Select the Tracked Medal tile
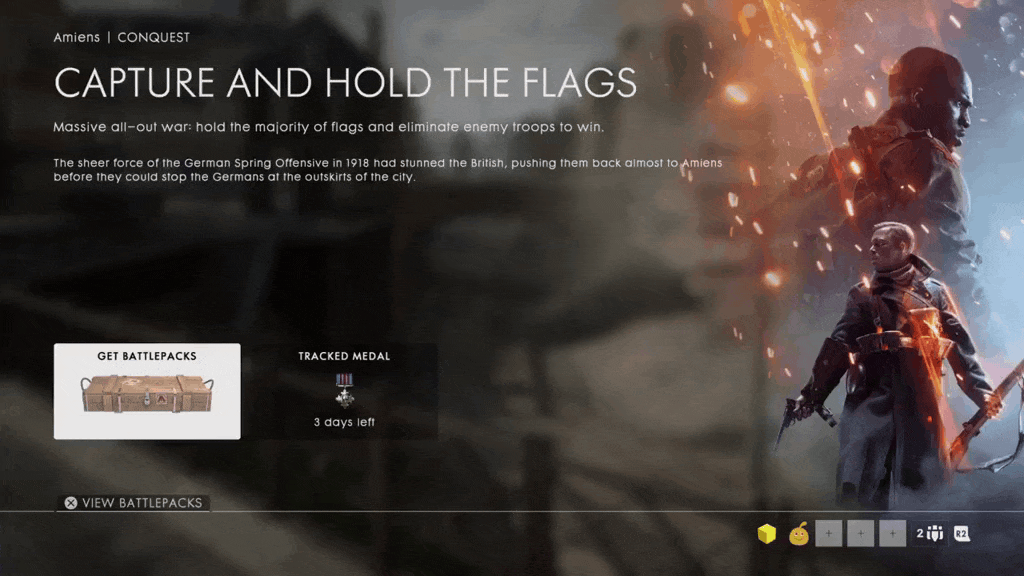Viewport: 1024px width, 576px height. pos(344,391)
